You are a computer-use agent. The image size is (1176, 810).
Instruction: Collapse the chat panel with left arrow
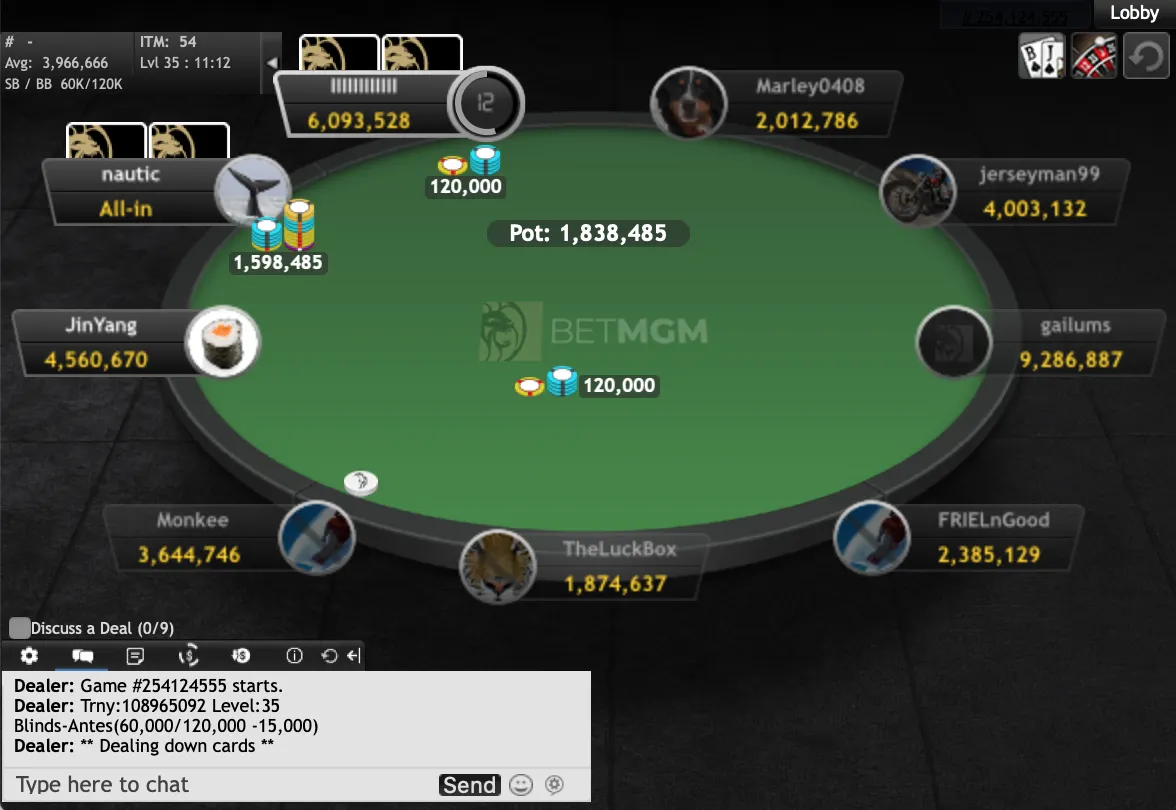(353, 656)
